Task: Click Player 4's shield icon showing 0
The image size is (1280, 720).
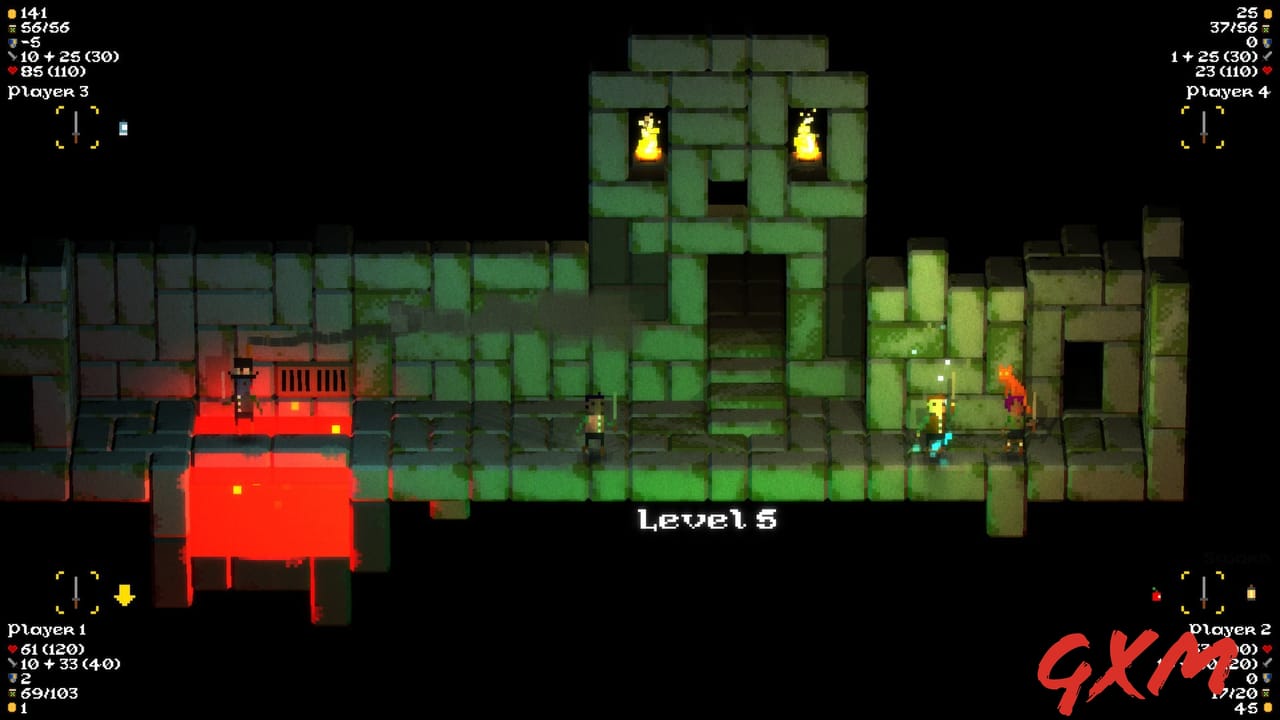Action: click(x=1267, y=42)
